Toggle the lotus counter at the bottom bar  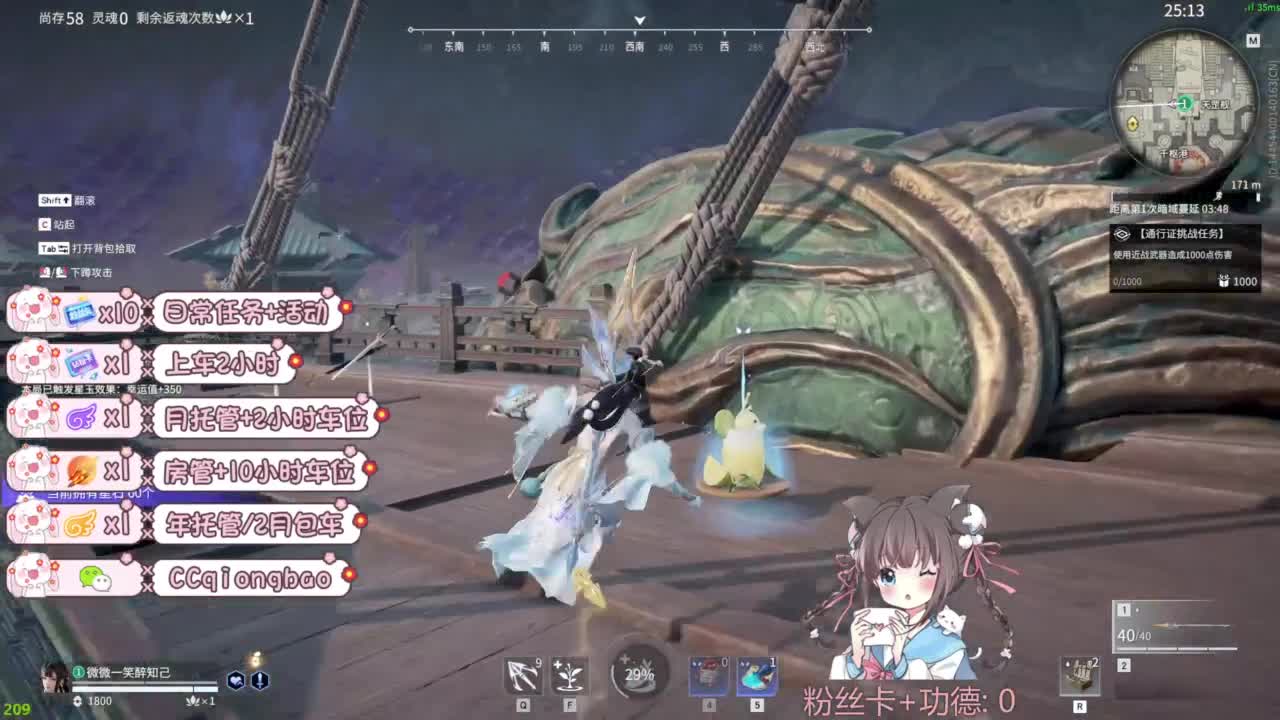point(194,702)
